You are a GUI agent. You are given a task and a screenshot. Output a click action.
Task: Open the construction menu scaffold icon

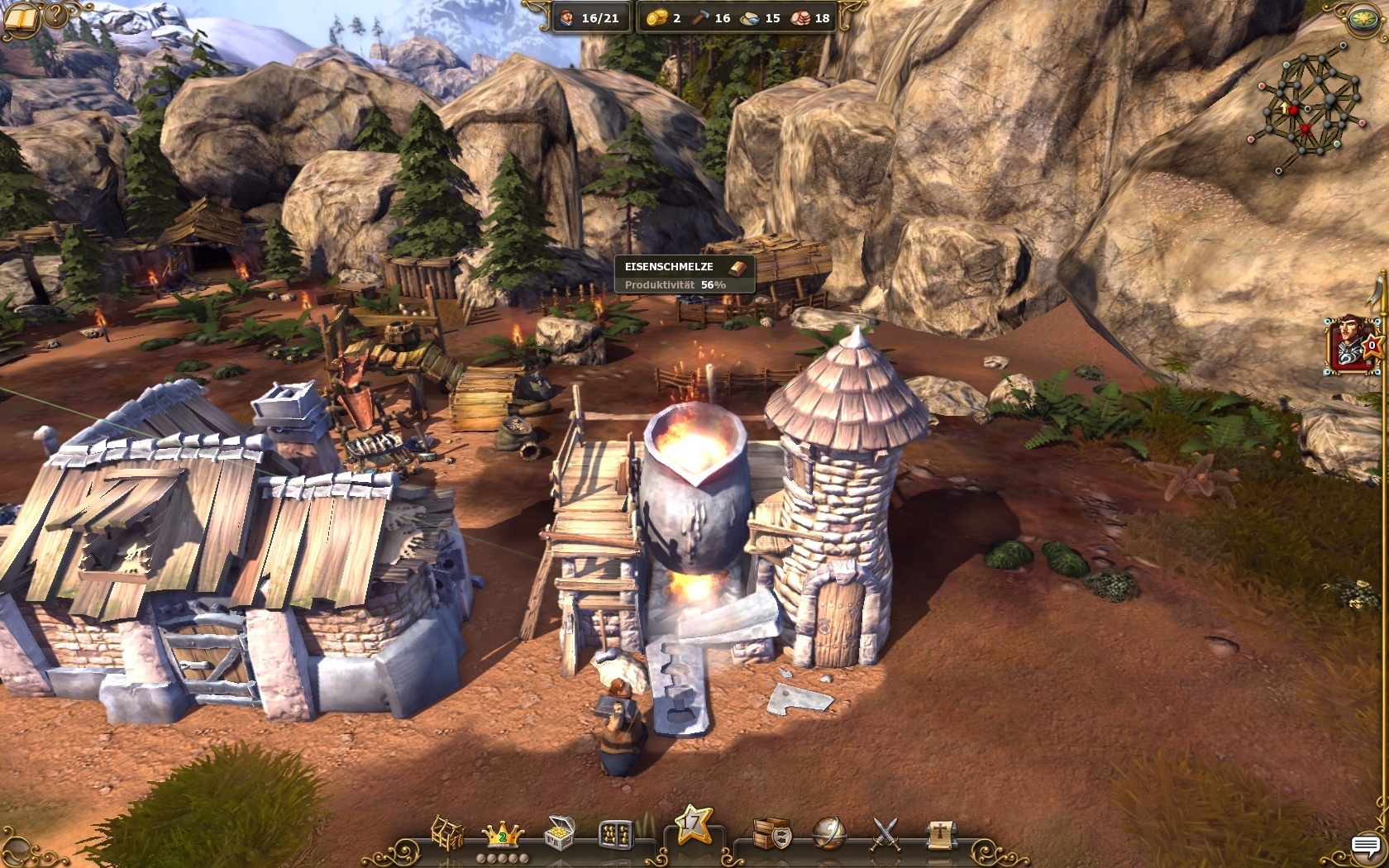(447, 832)
